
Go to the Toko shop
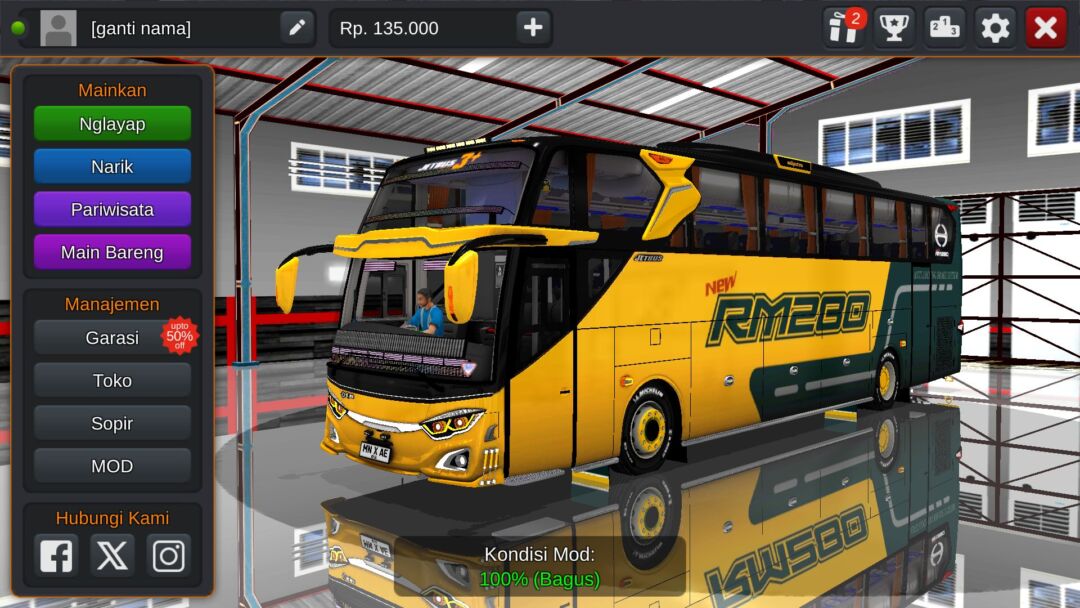pyautogui.click(x=112, y=381)
